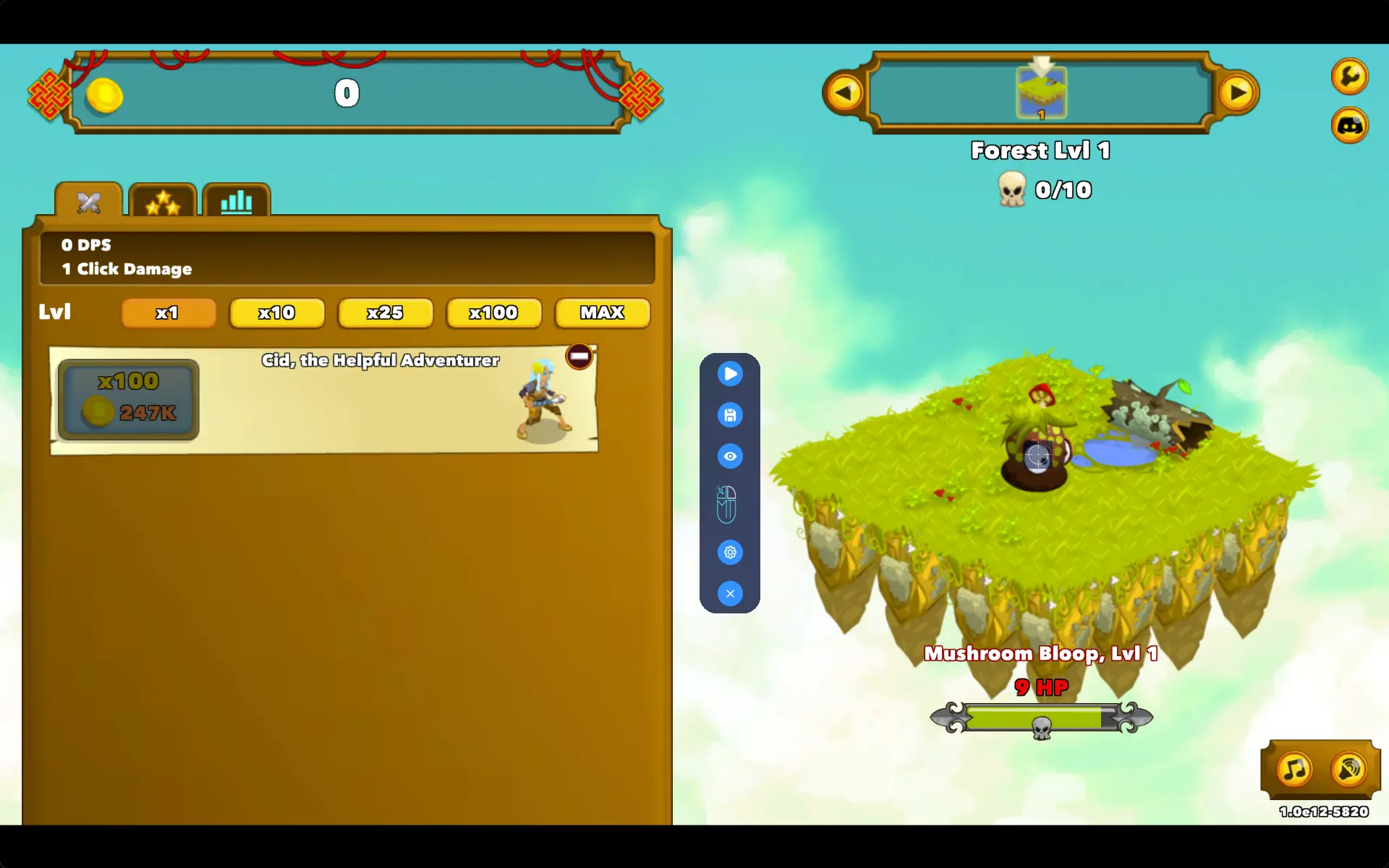This screenshot has height=868, width=1389.
Task: Show the bar chart statistics tab
Action: tap(237, 202)
